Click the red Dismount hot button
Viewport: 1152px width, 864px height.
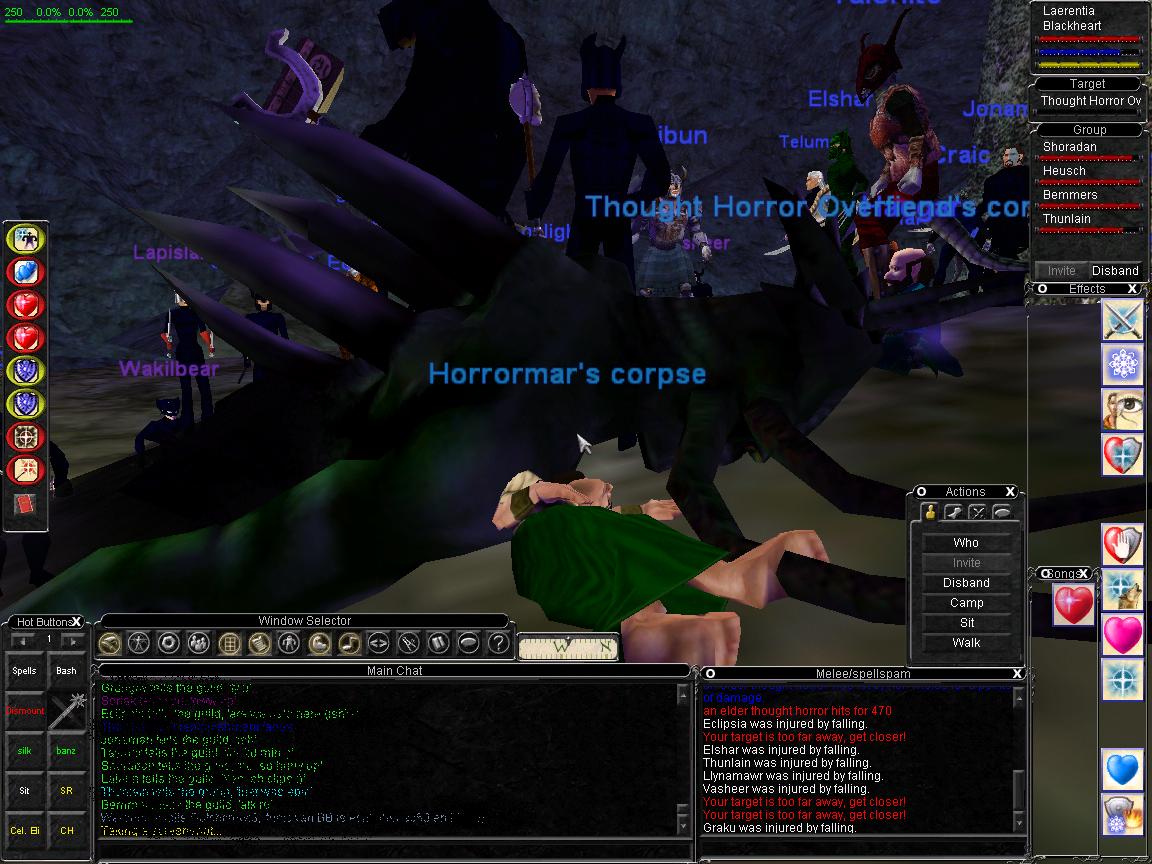tap(25, 711)
